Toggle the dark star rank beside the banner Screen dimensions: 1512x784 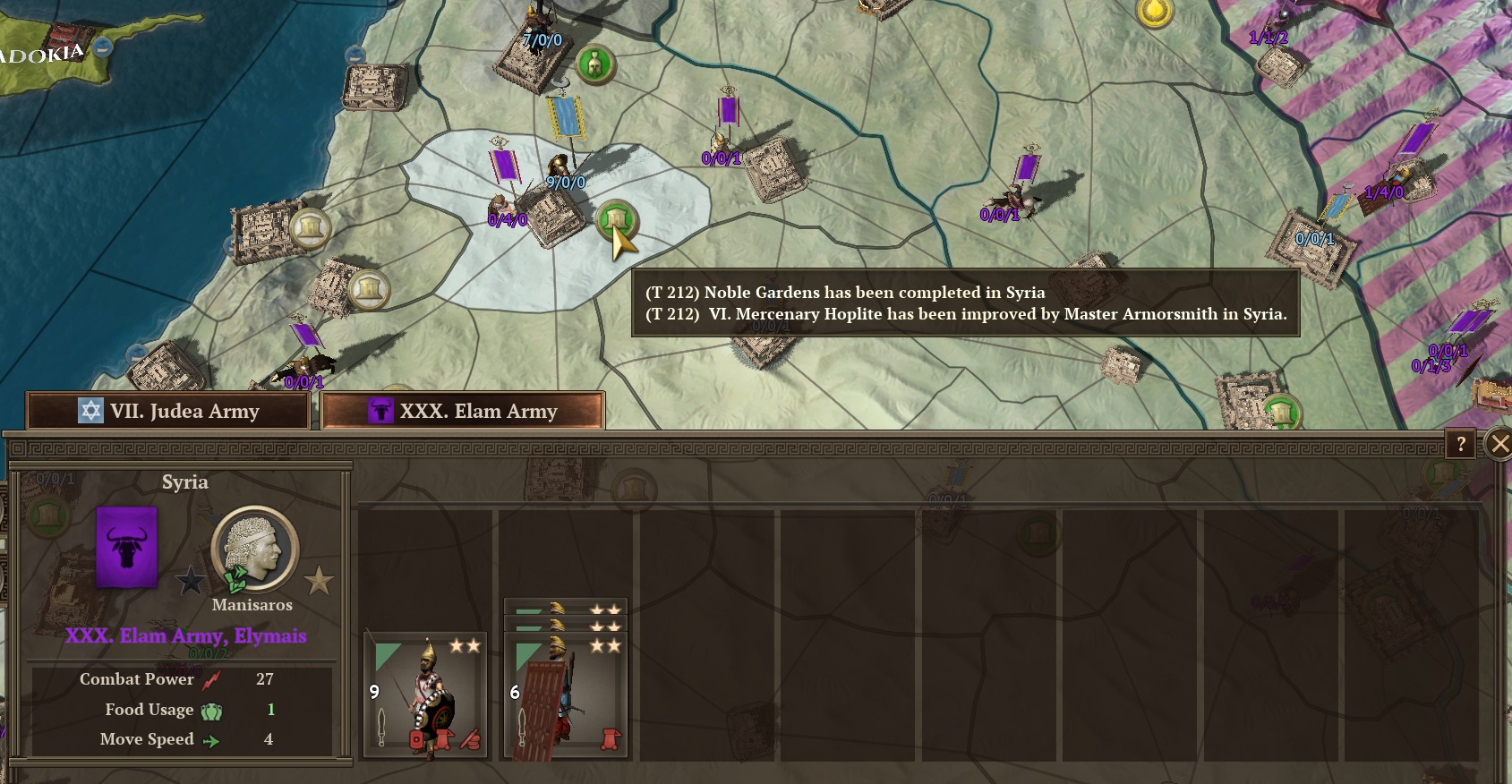[192, 581]
